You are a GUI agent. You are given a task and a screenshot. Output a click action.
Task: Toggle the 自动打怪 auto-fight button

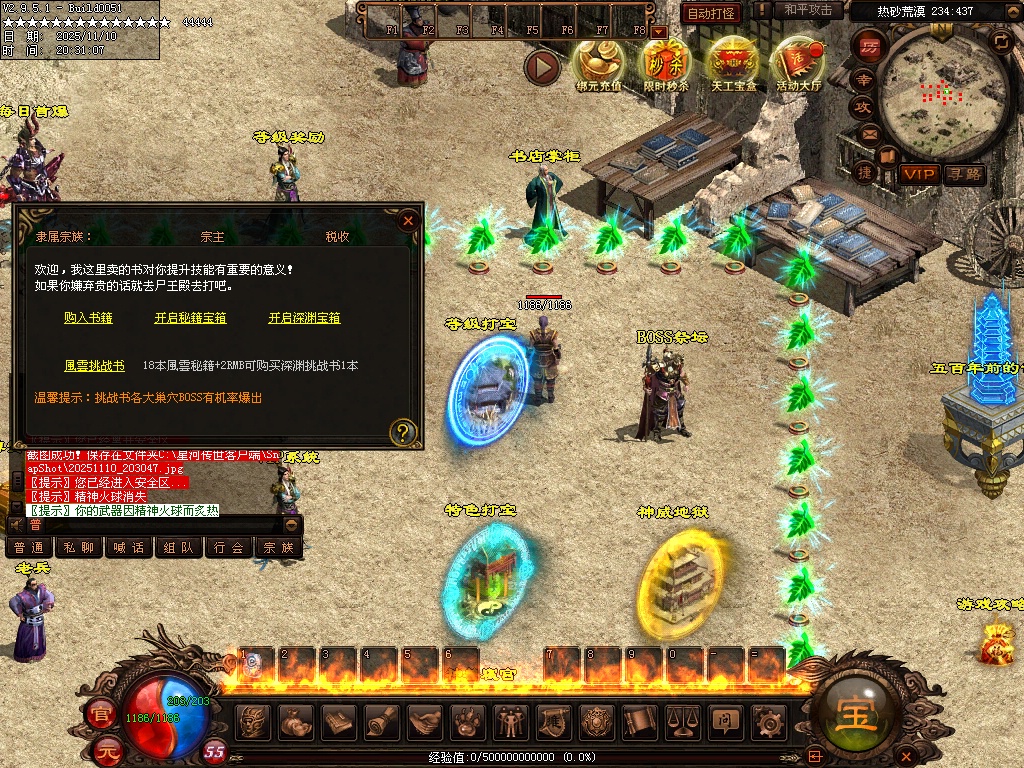click(711, 13)
